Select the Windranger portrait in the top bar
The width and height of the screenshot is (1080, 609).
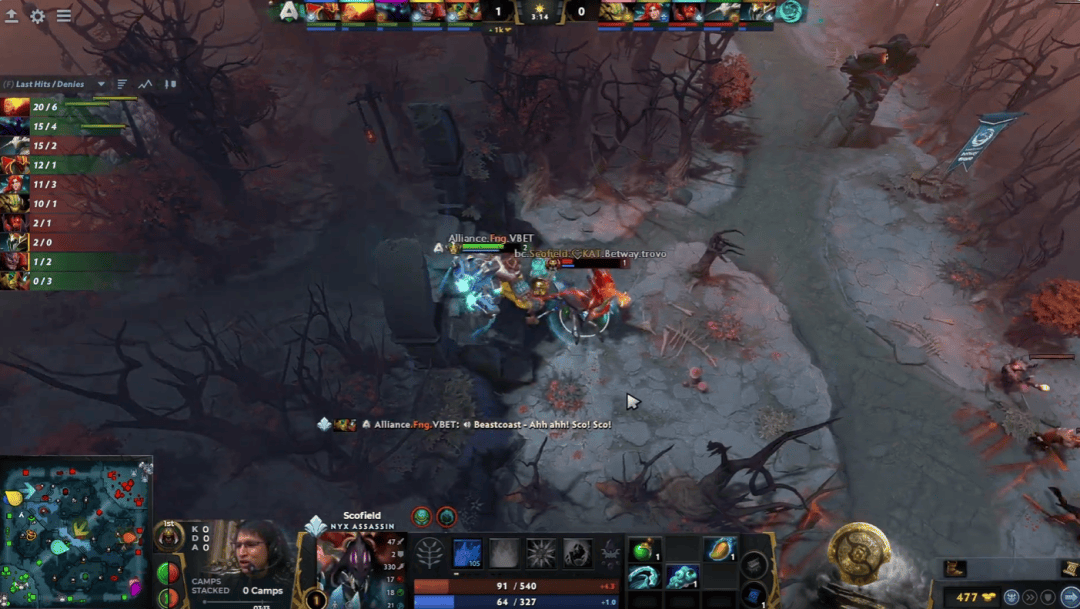[654, 11]
